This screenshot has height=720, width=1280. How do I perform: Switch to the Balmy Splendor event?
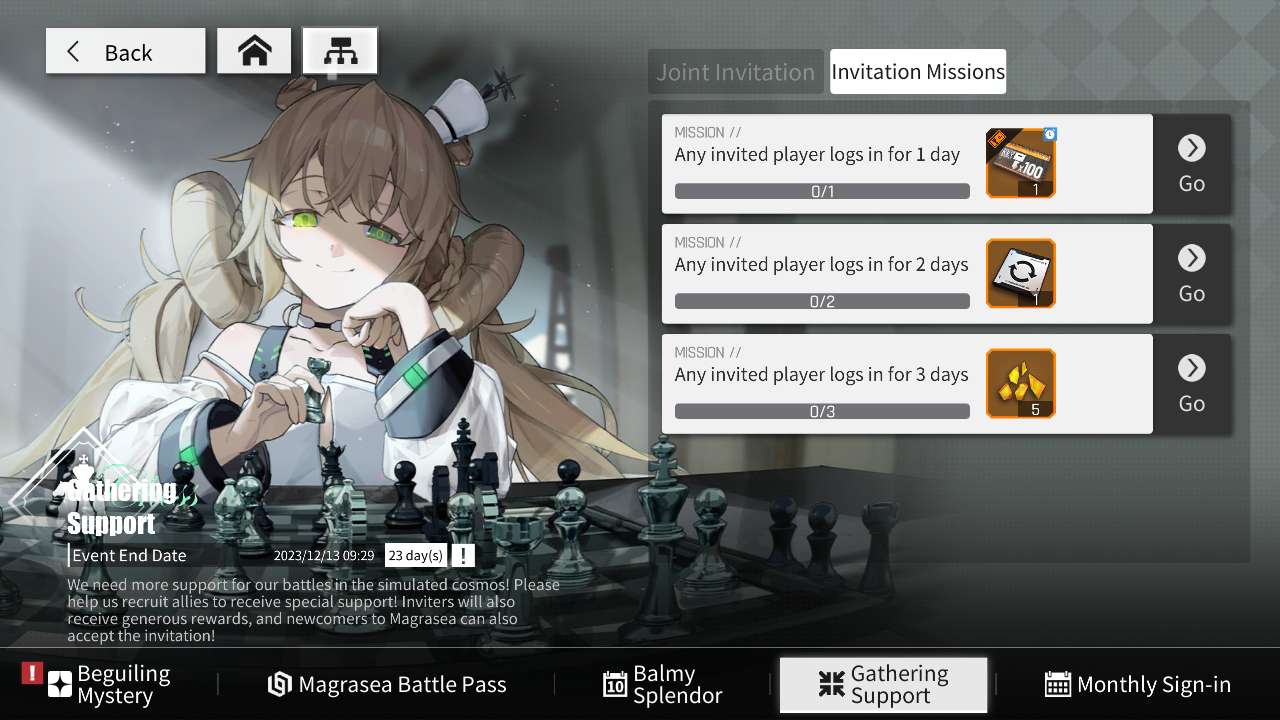663,685
